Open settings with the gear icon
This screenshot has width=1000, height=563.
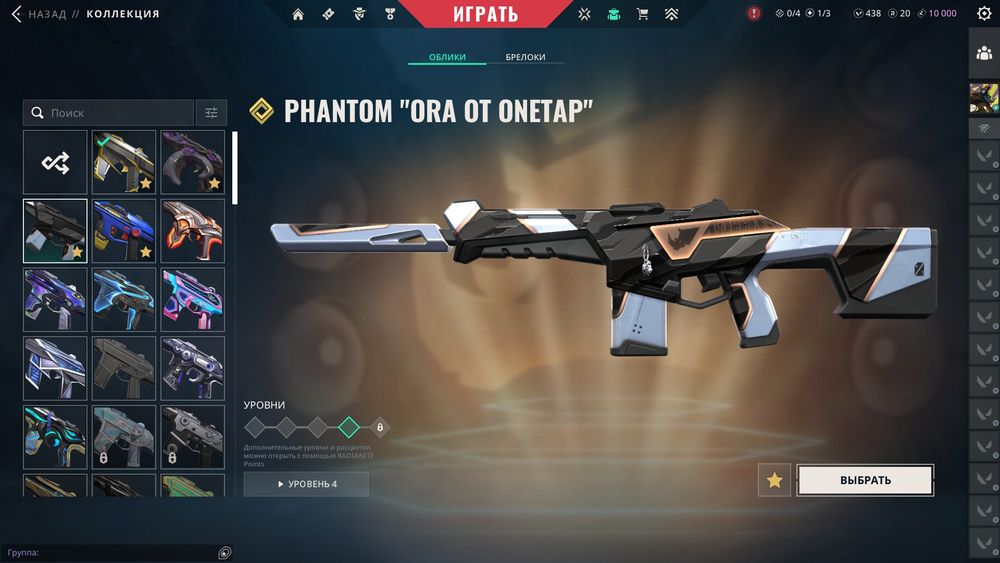point(983,14)
